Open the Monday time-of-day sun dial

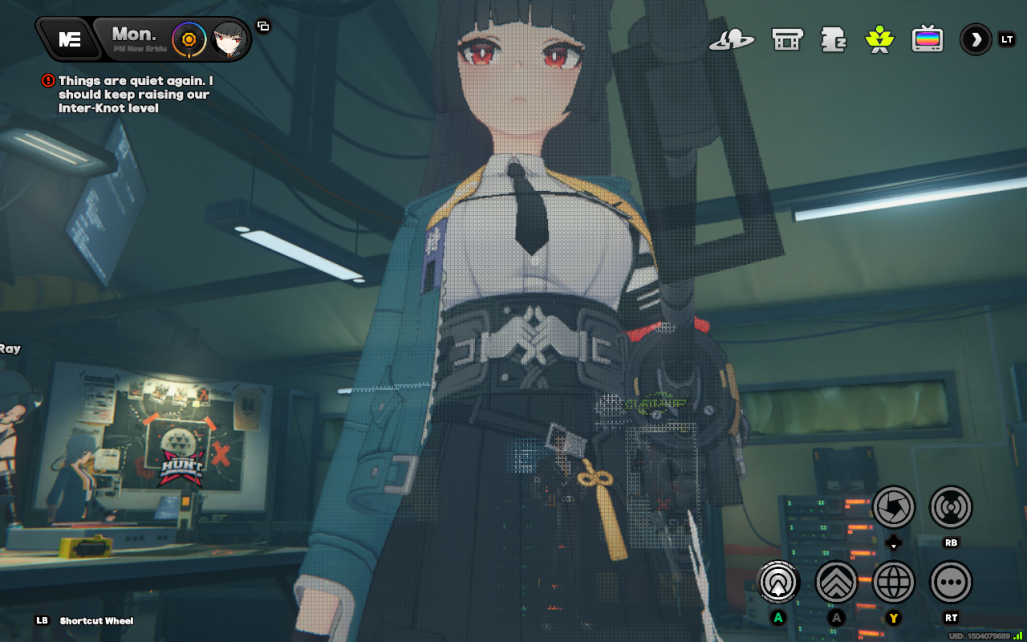point(187,39)
